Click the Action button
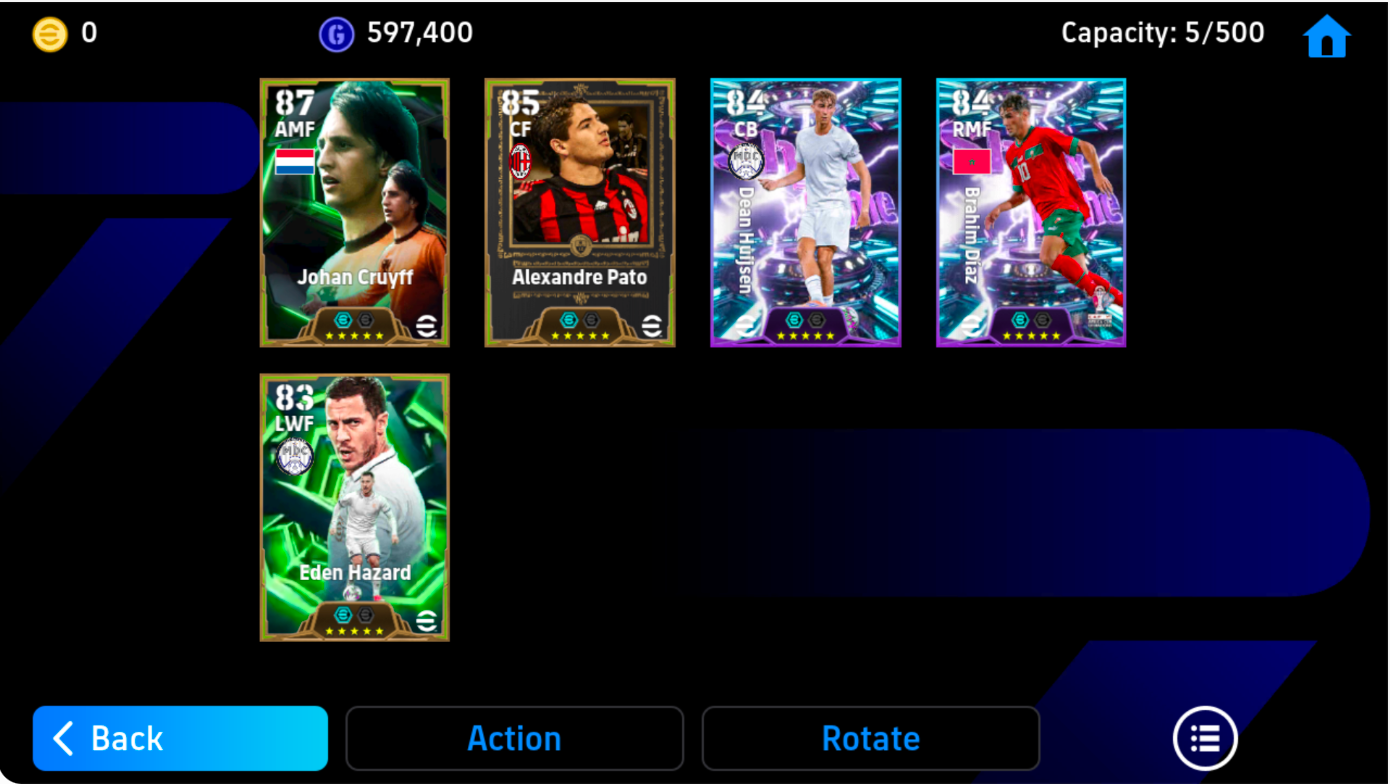The width and height of the screenshot is (1390, 784). coord(514,738)
